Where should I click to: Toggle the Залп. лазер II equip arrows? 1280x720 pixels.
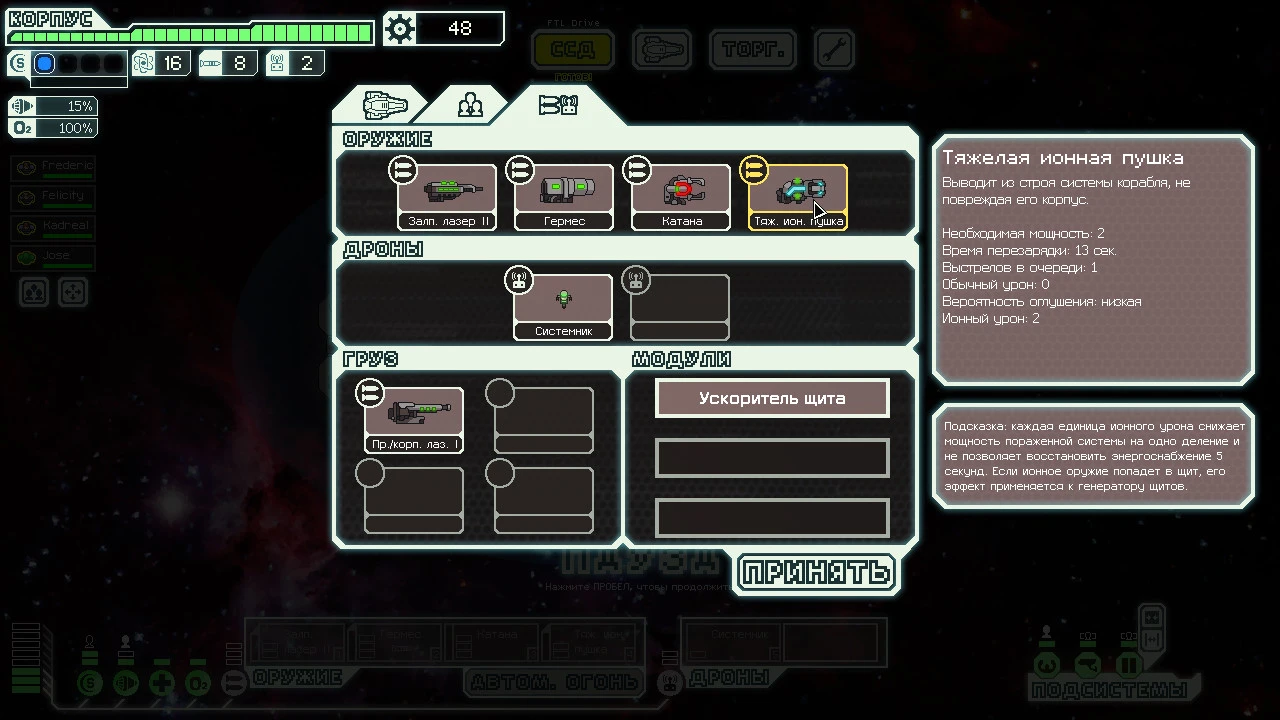pos(403,170)
